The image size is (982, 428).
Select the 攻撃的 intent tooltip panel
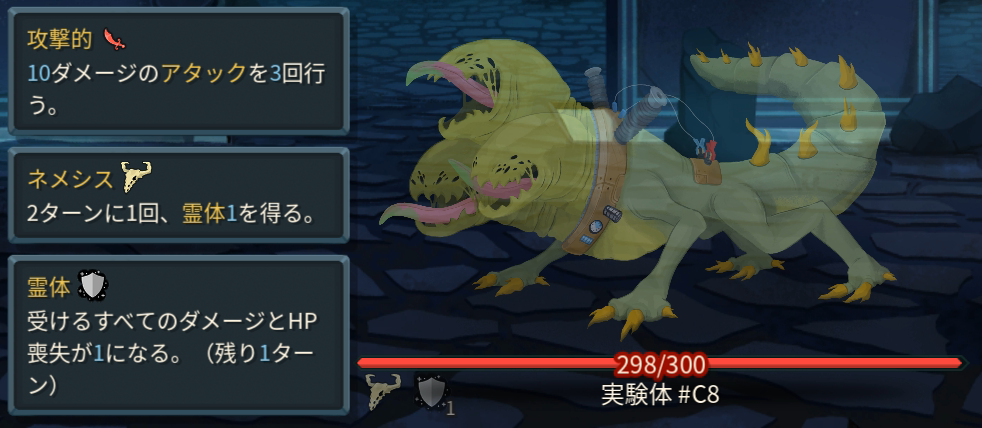click(x=175, y=70)
